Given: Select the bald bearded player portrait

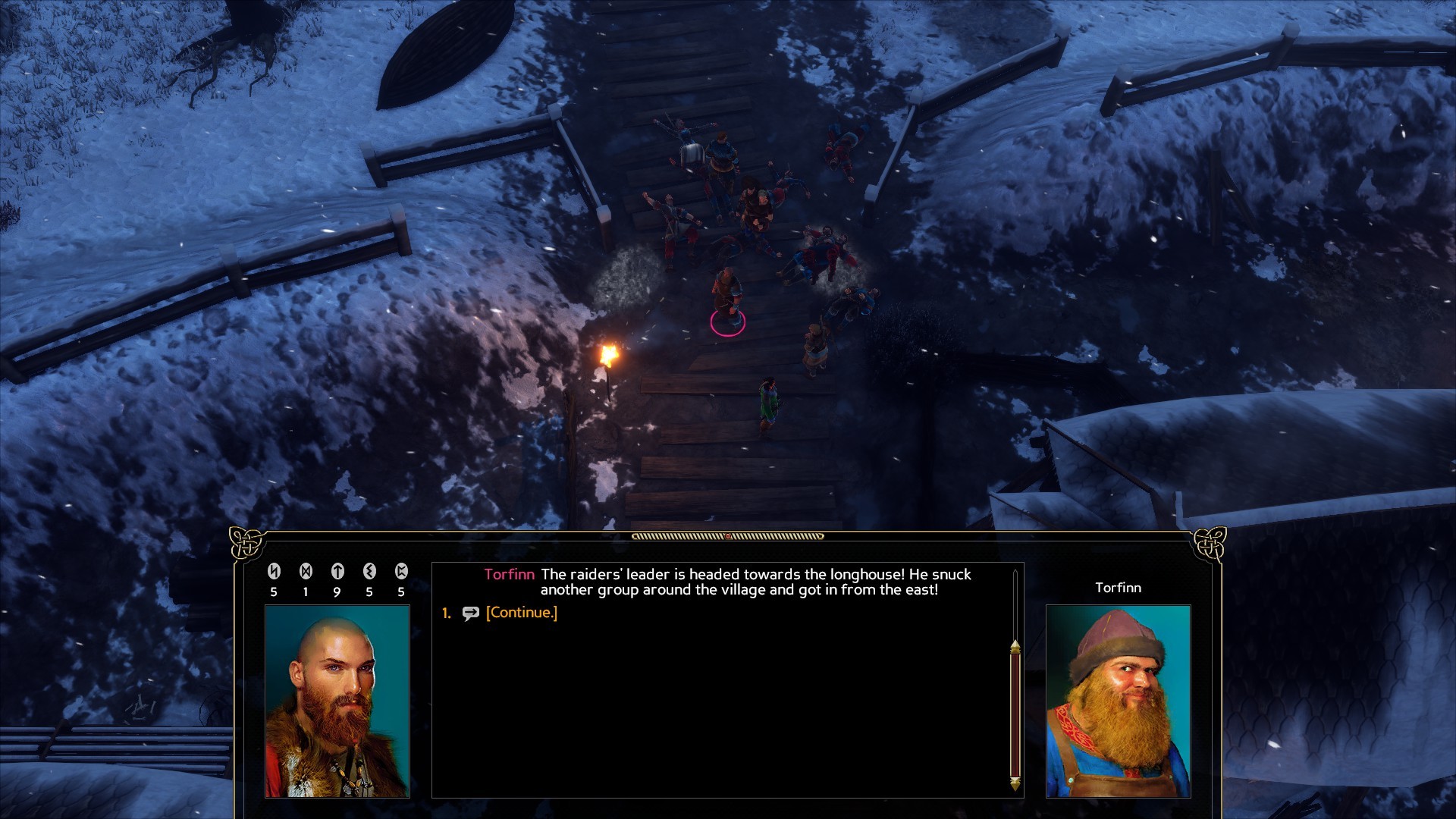Looking at the screenshot, I should (x=337, y=701).
